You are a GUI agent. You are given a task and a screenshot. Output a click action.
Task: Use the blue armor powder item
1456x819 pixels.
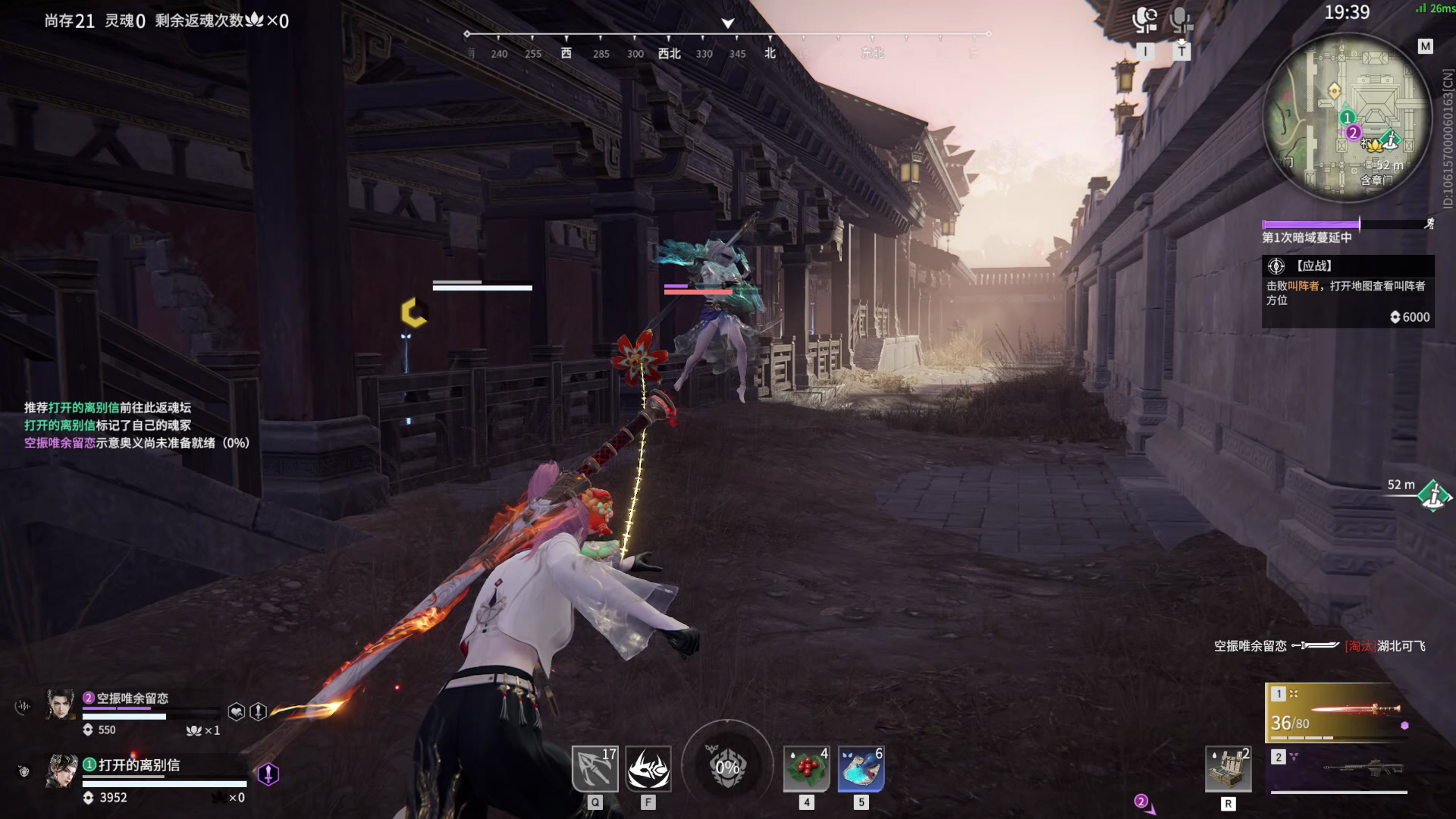[861, 768]
